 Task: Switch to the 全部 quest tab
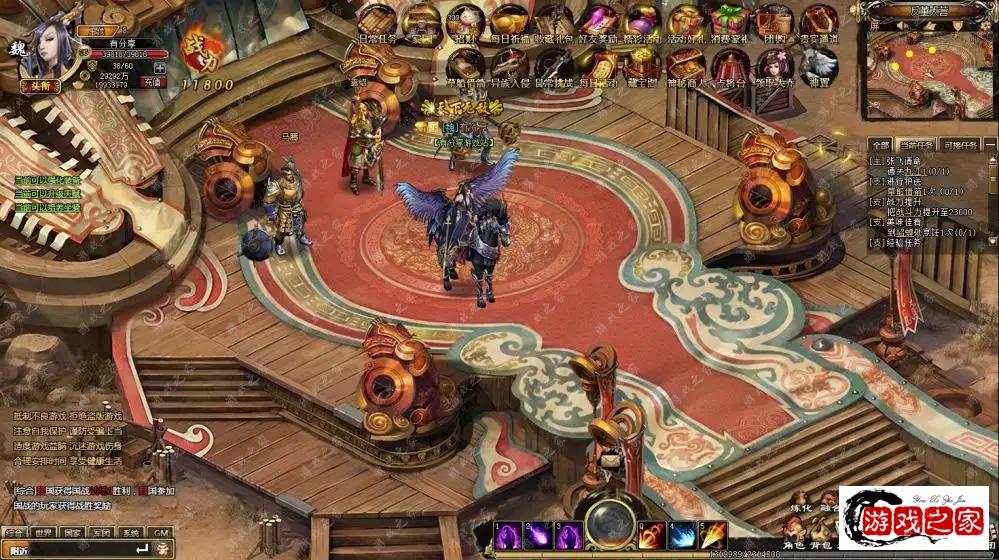(879, 145)
